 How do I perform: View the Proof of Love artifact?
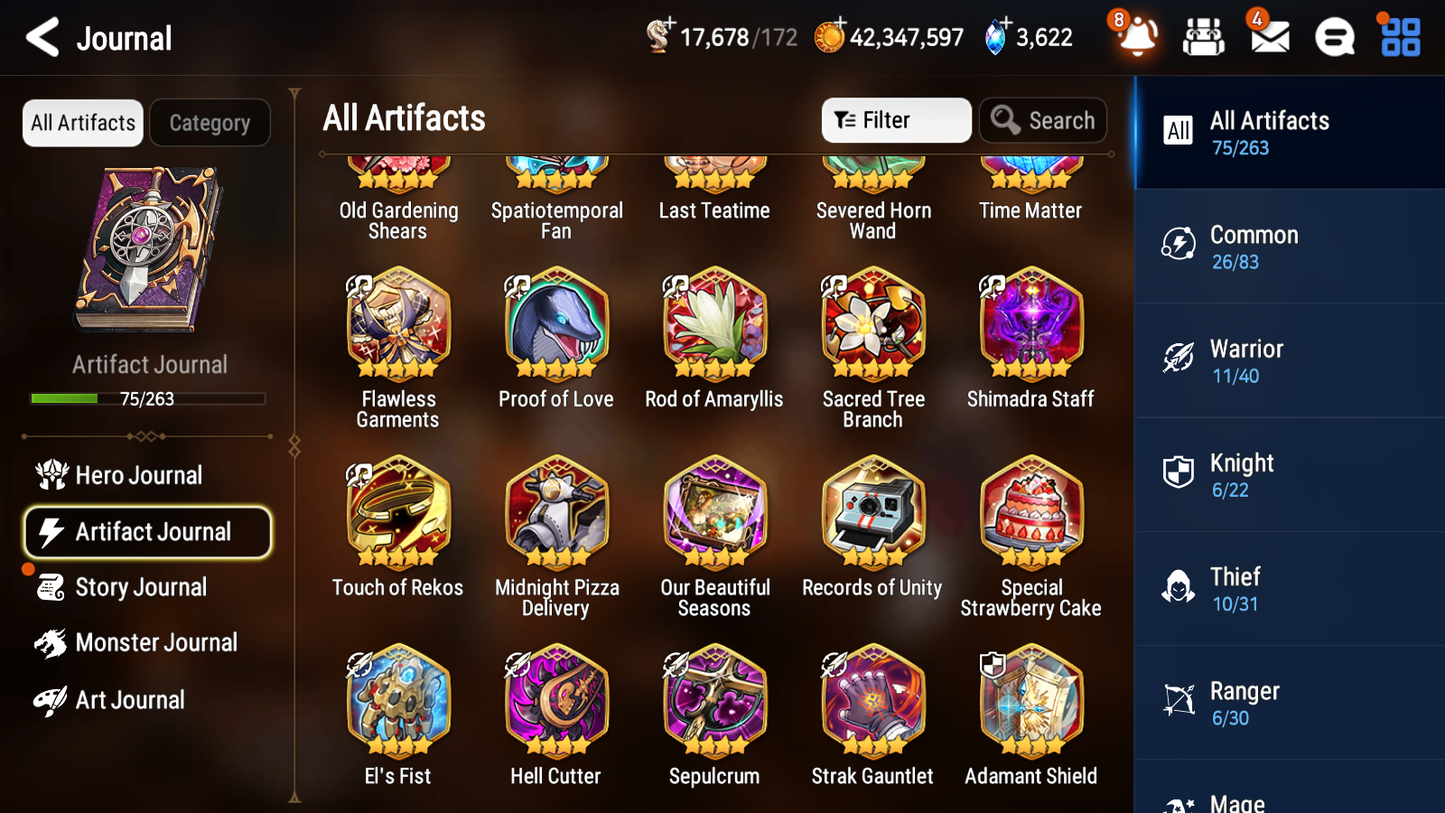coord(556,326)
